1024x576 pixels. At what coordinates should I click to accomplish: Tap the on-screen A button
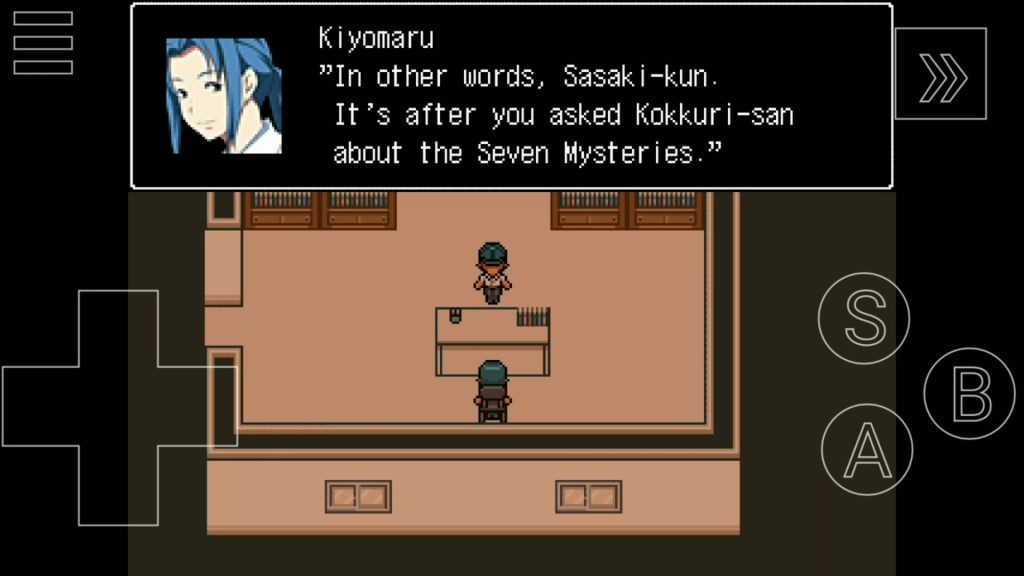point(866,449)
